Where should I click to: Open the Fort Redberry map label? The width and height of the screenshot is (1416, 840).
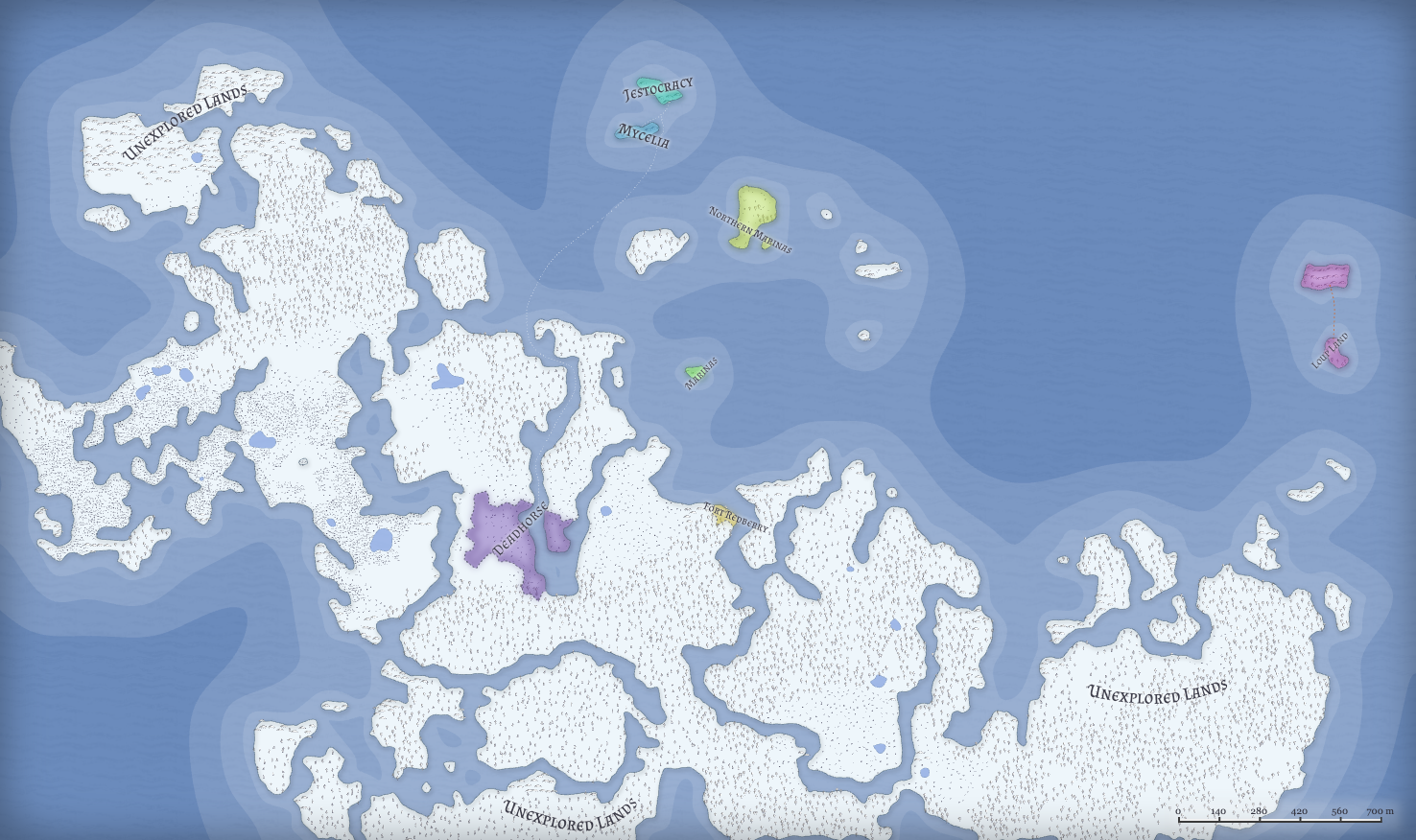736,518
